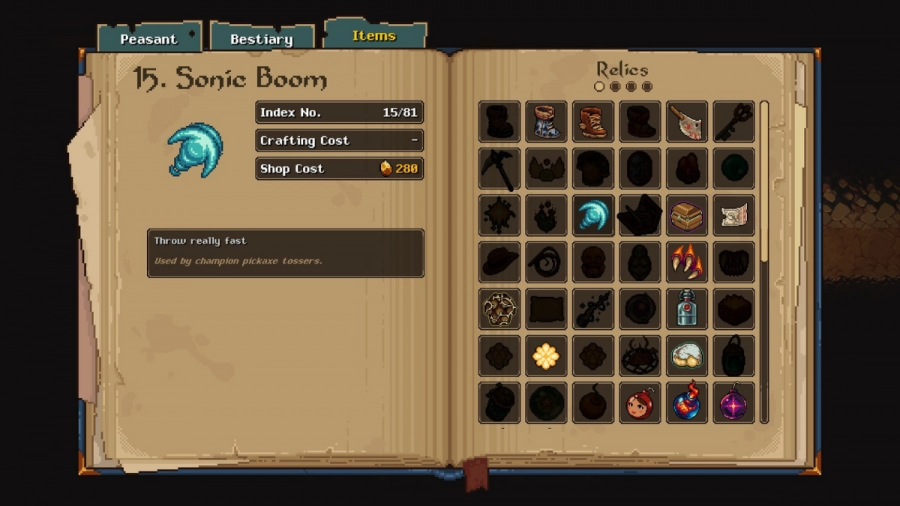Select the blue flaming bomb relic

click(x=687, y=403)
